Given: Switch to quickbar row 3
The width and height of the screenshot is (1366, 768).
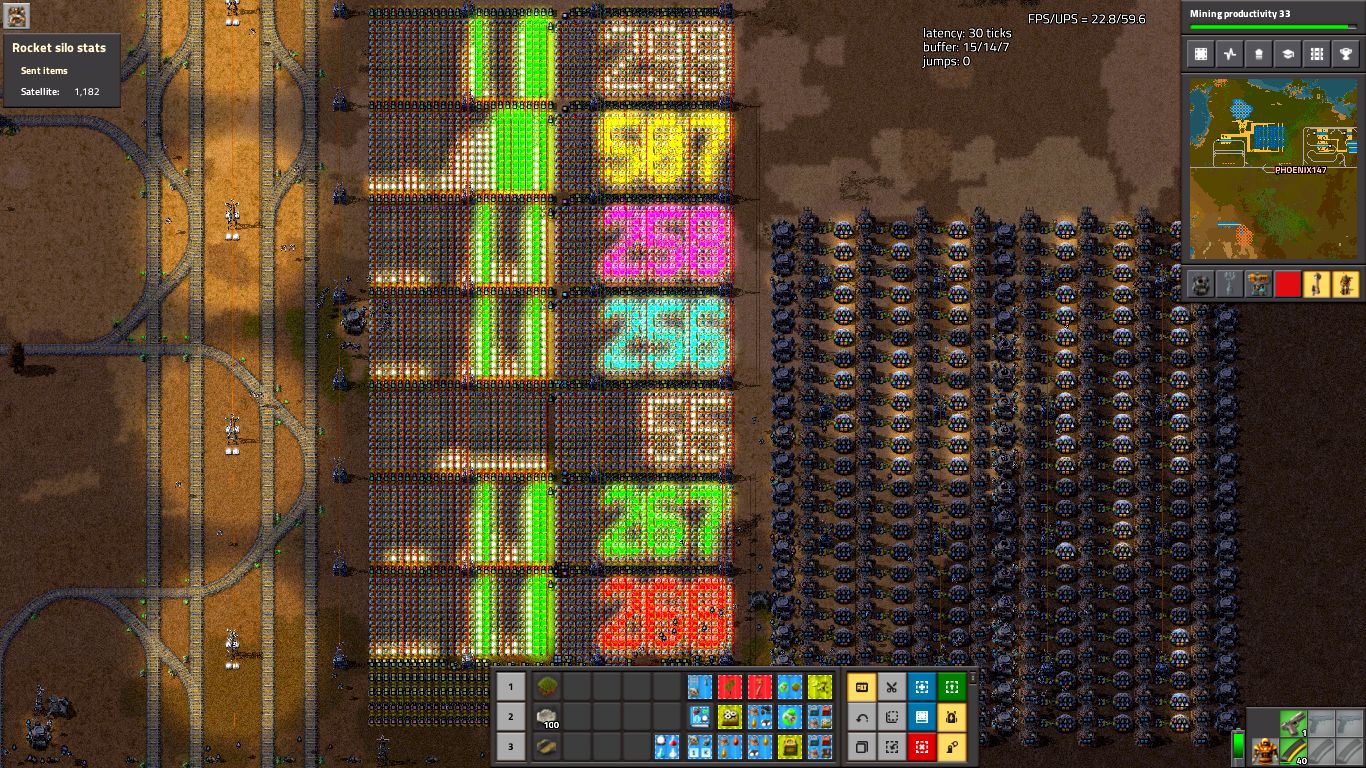Looking at the screenshot, I should coord(510,747).
